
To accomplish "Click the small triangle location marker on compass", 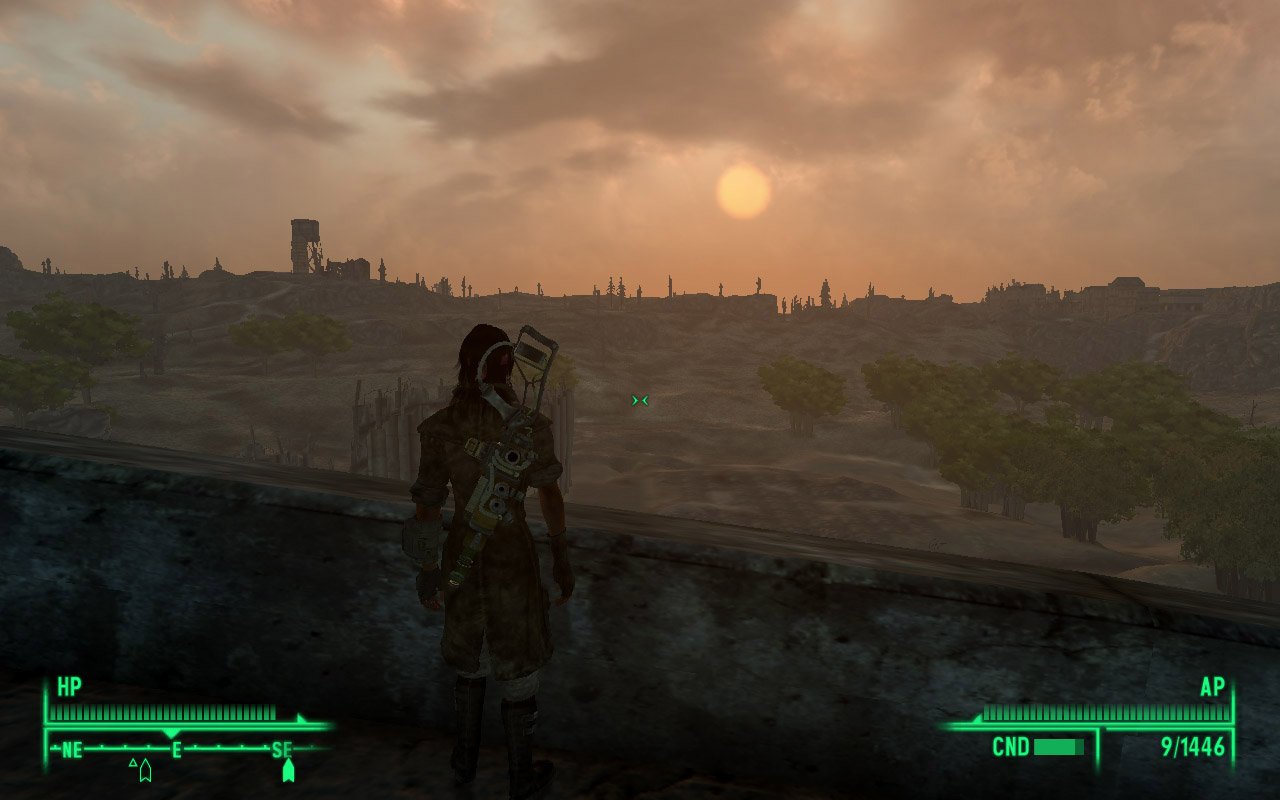I will [x=132, y=763].
